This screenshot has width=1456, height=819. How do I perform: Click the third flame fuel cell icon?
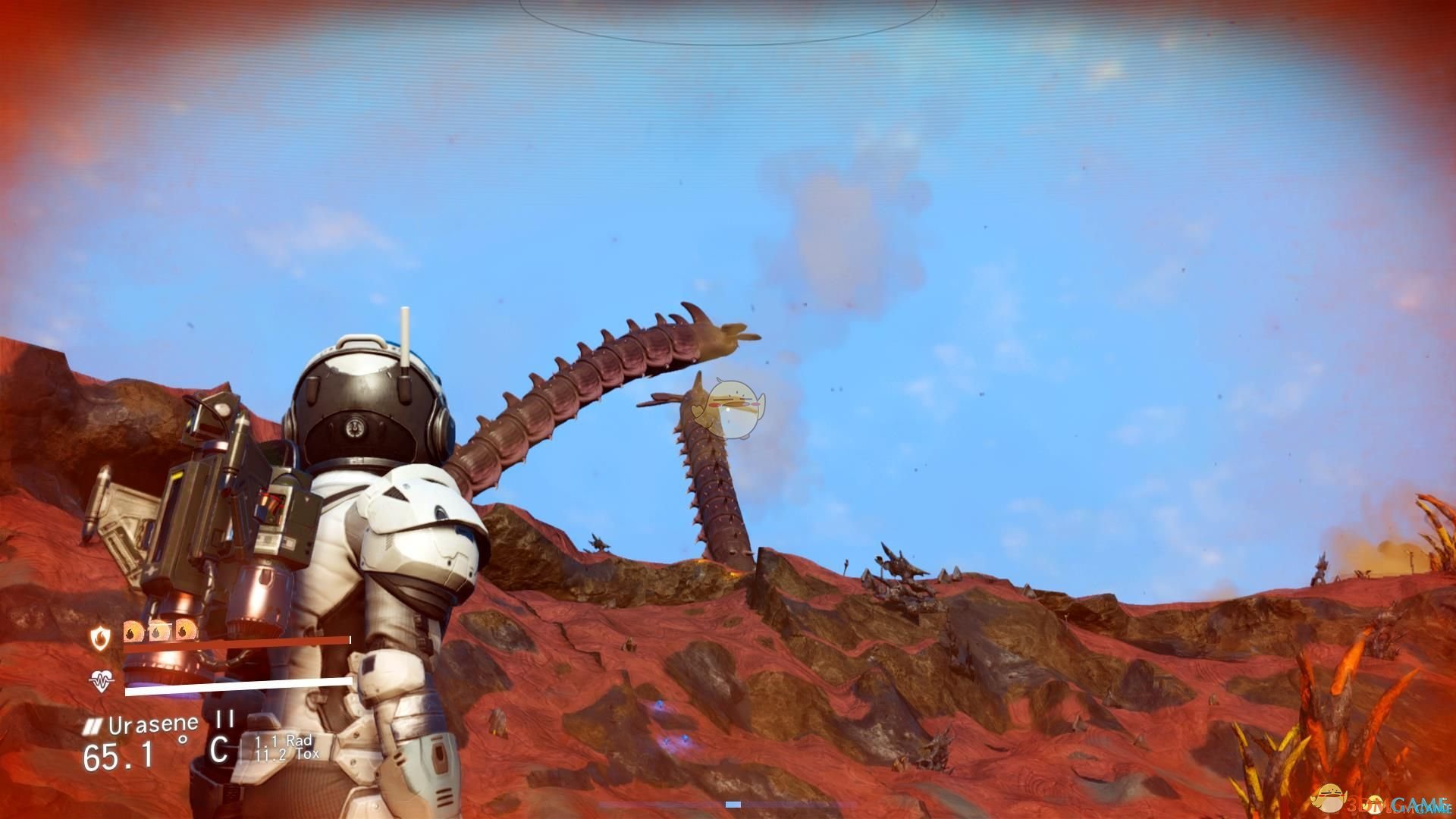tap(185, 632)
